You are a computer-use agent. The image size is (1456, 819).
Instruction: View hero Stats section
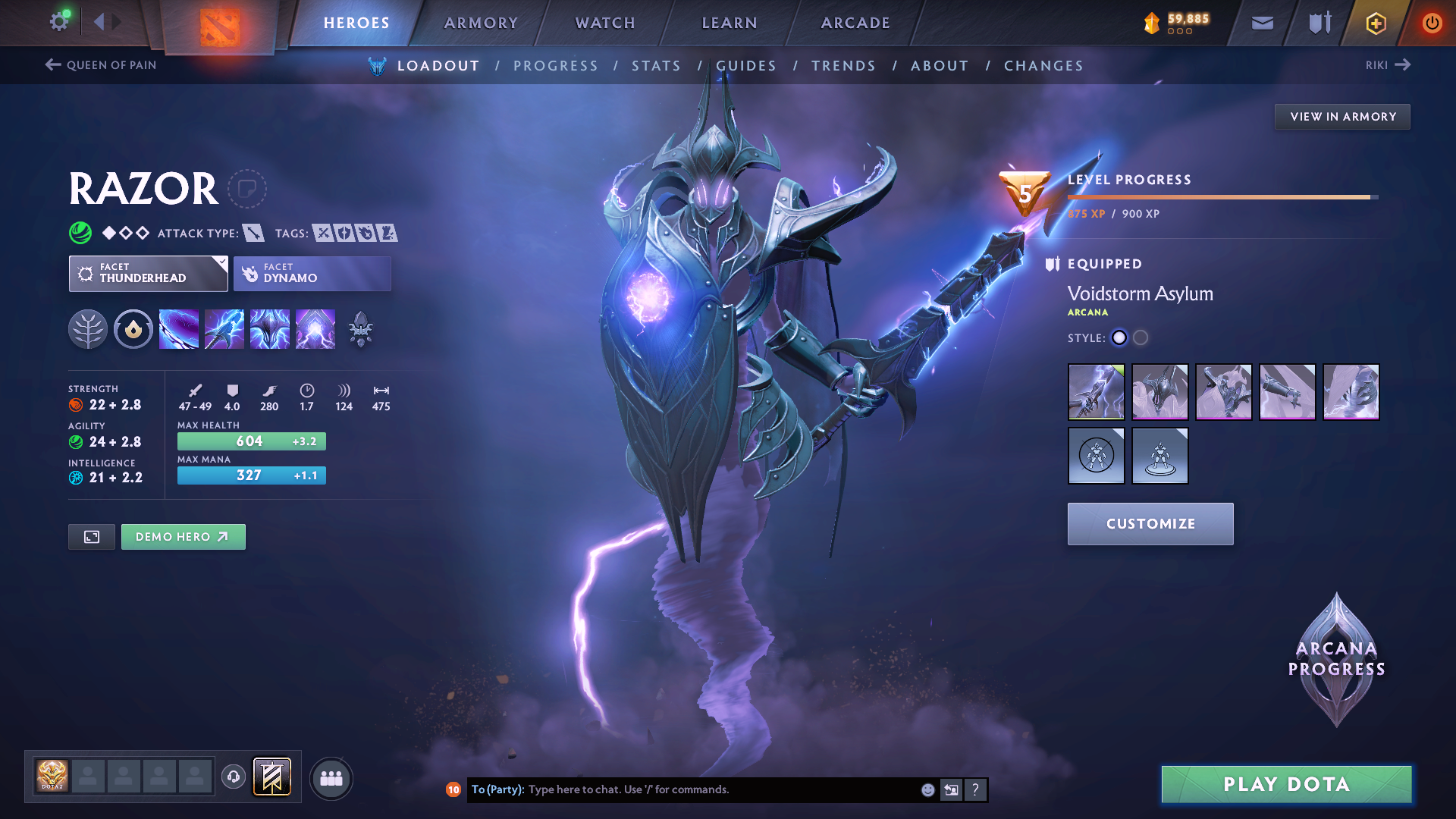(657, 66)
